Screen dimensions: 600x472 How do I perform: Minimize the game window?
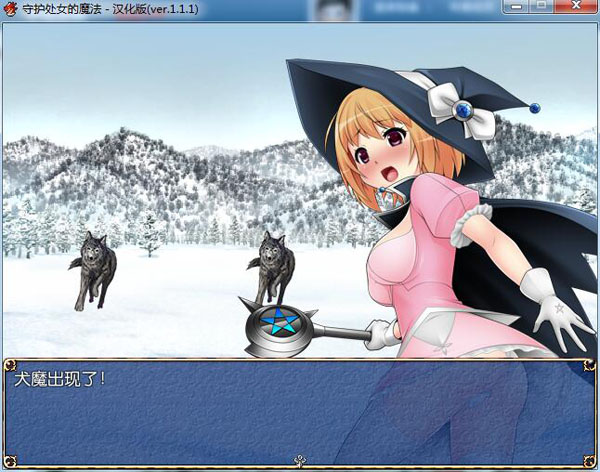click(518, 6)
